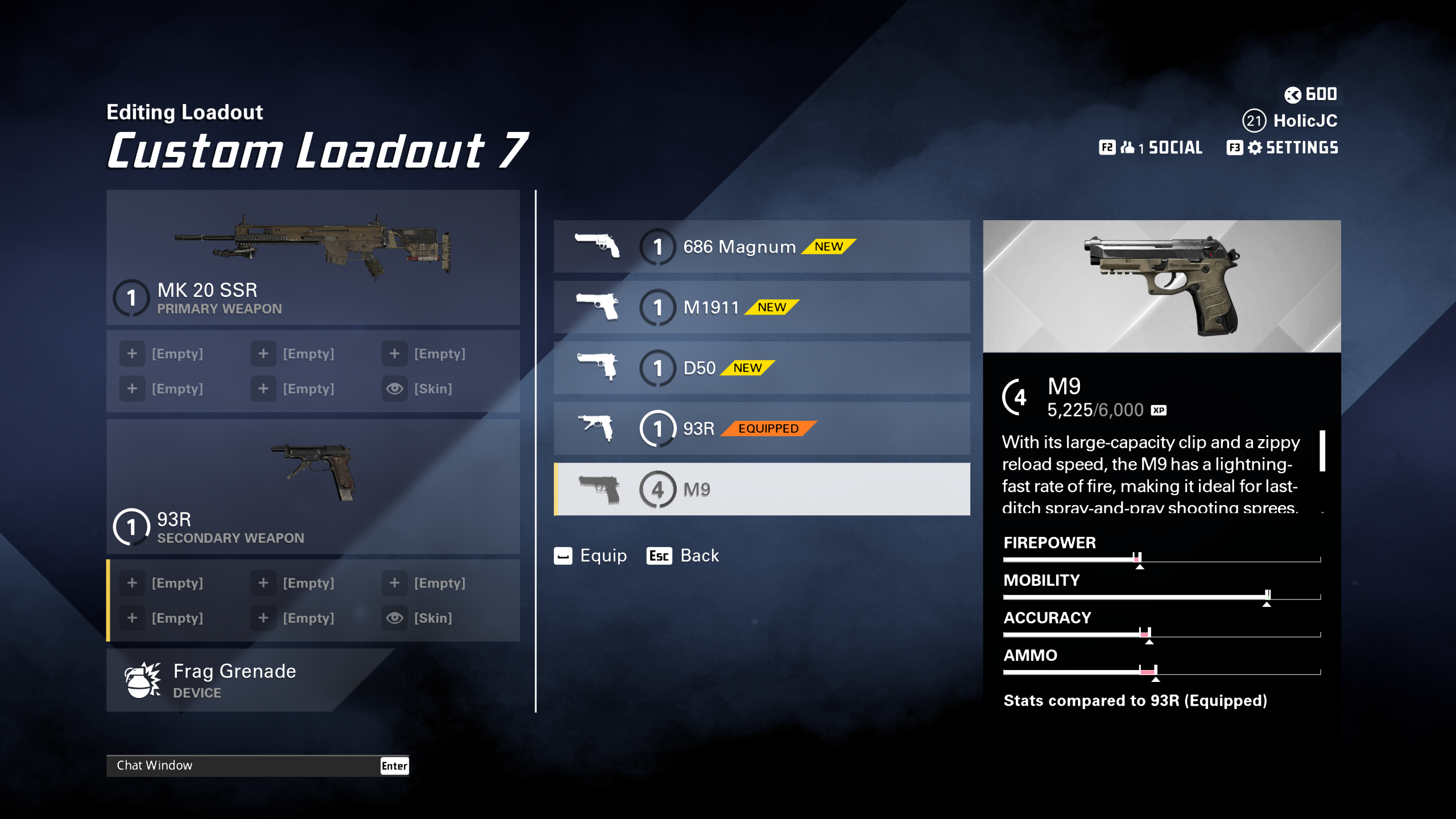Open the first Empty attachment slot on MK 20 SSR
Viewport: 1456px width, 819px height.
pos(132,353)
